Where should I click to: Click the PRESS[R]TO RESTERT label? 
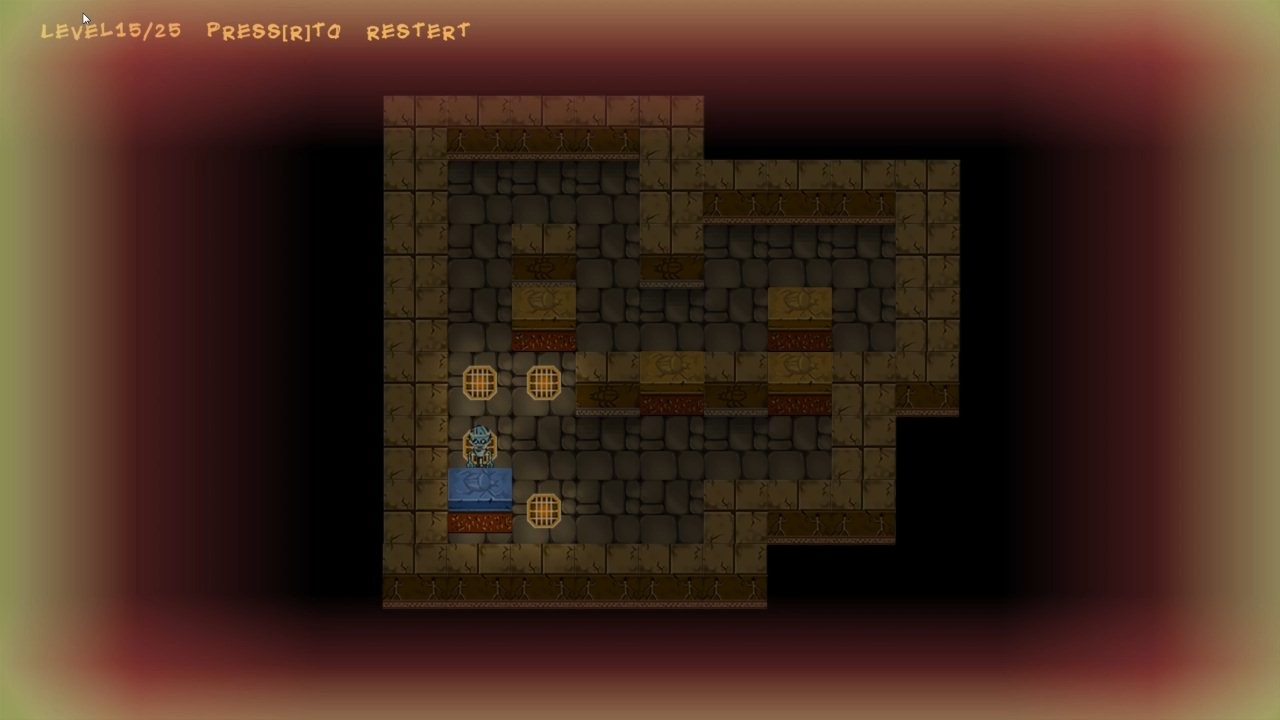[x=335, y=31]
